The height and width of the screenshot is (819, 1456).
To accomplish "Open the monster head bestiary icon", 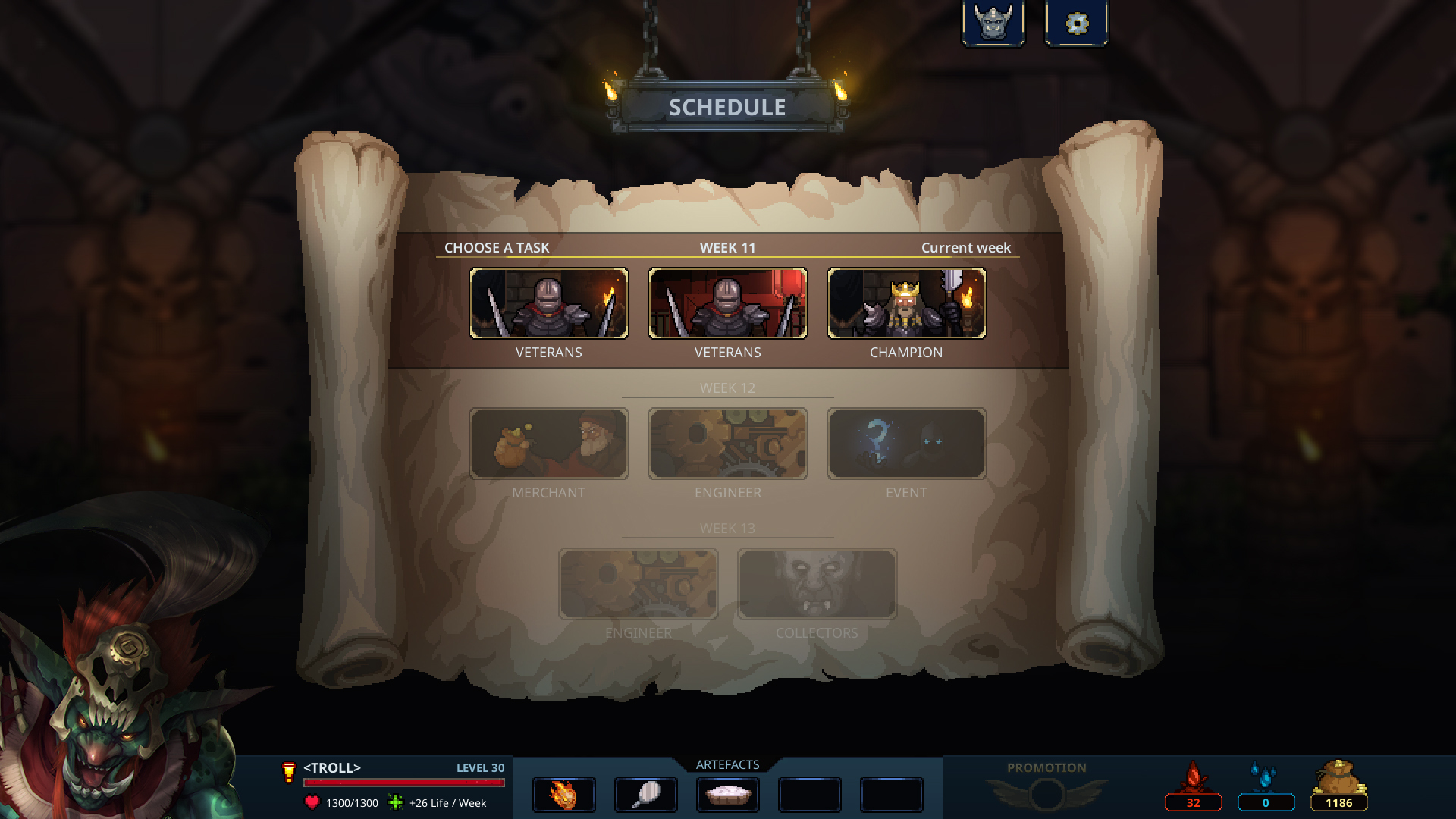I will (x=994, y=22).
